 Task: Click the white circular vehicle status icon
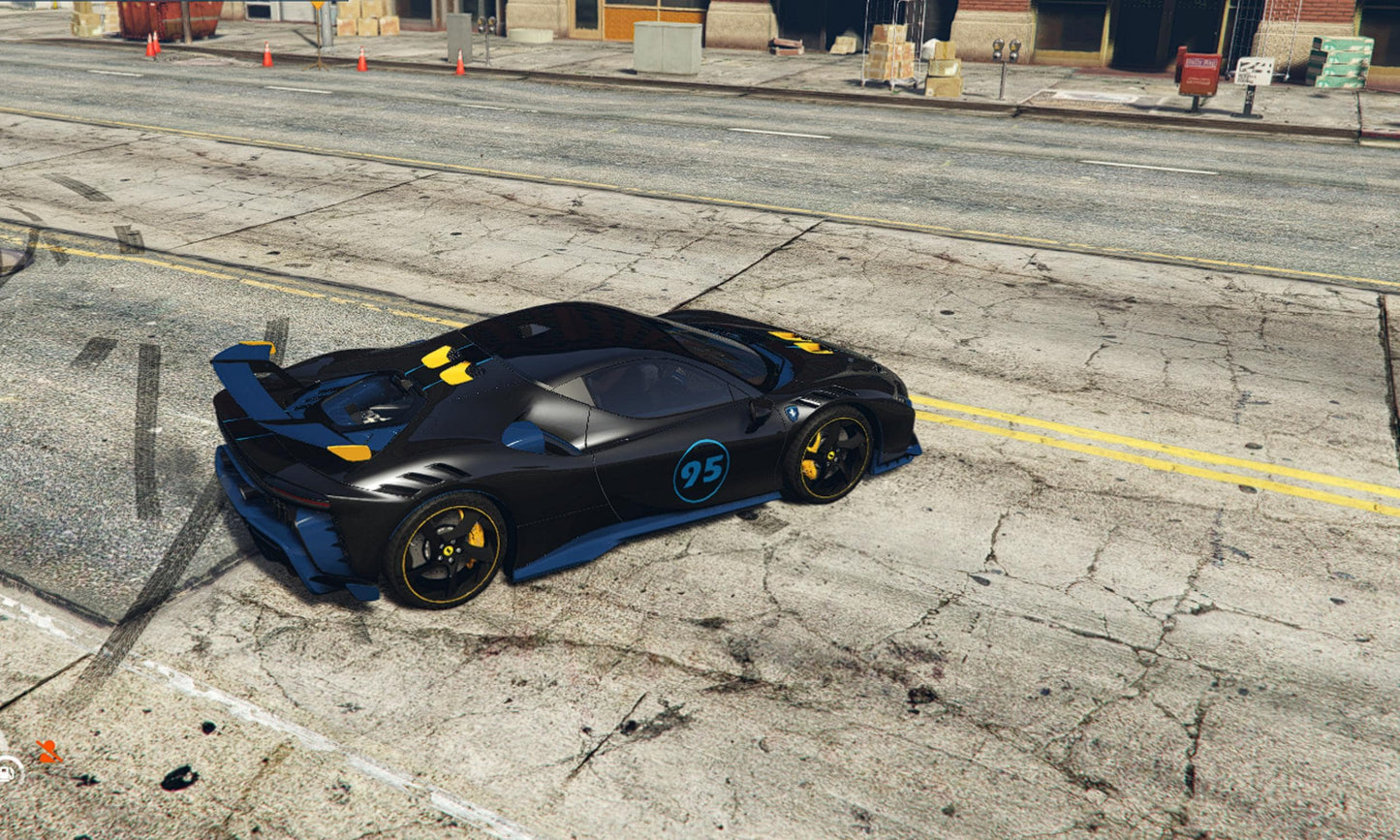click(8, 770)
